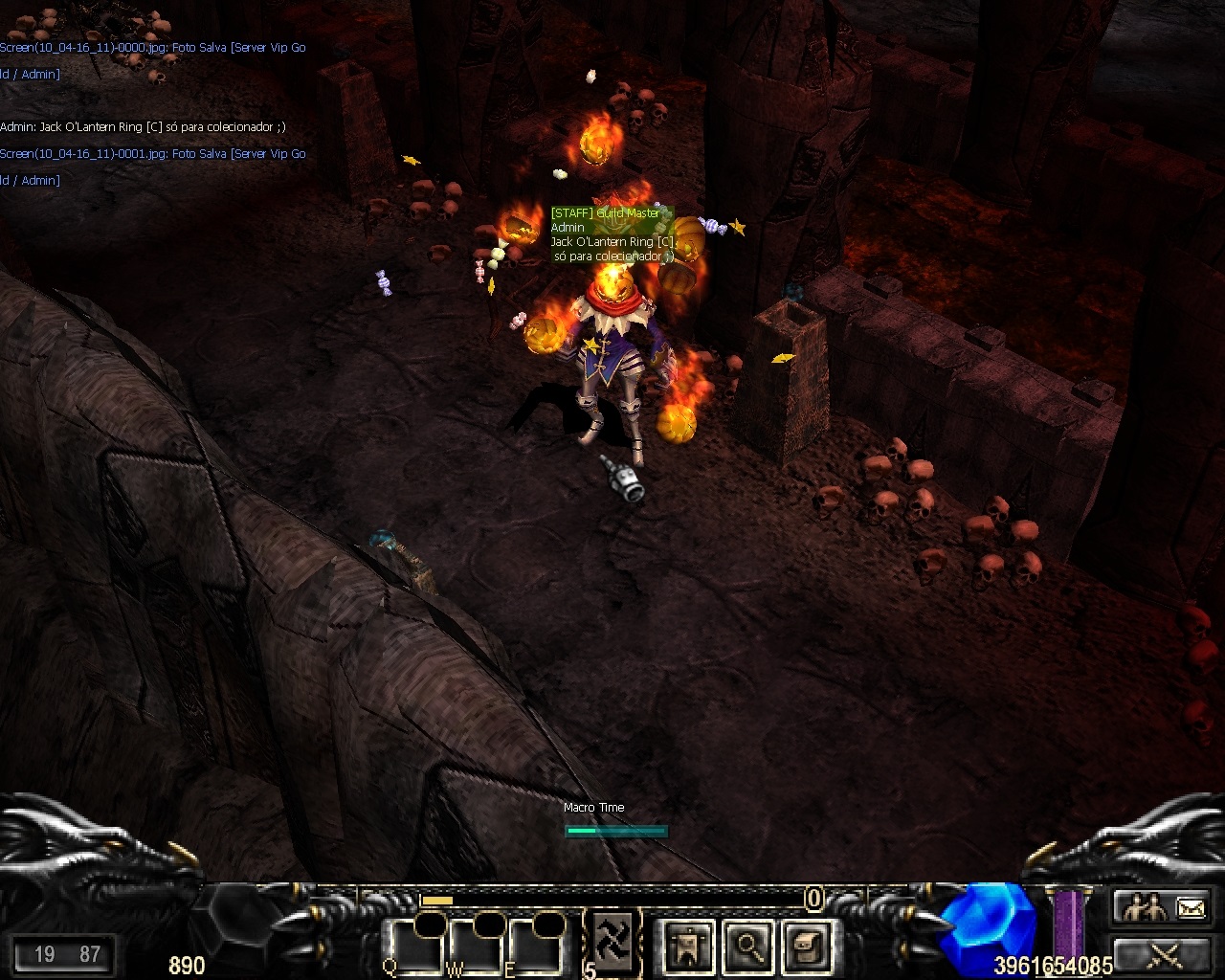Open the character banner menu button
Image resolution: width=1225 pixels, height=980 pixels.
(x=688, y=947)
